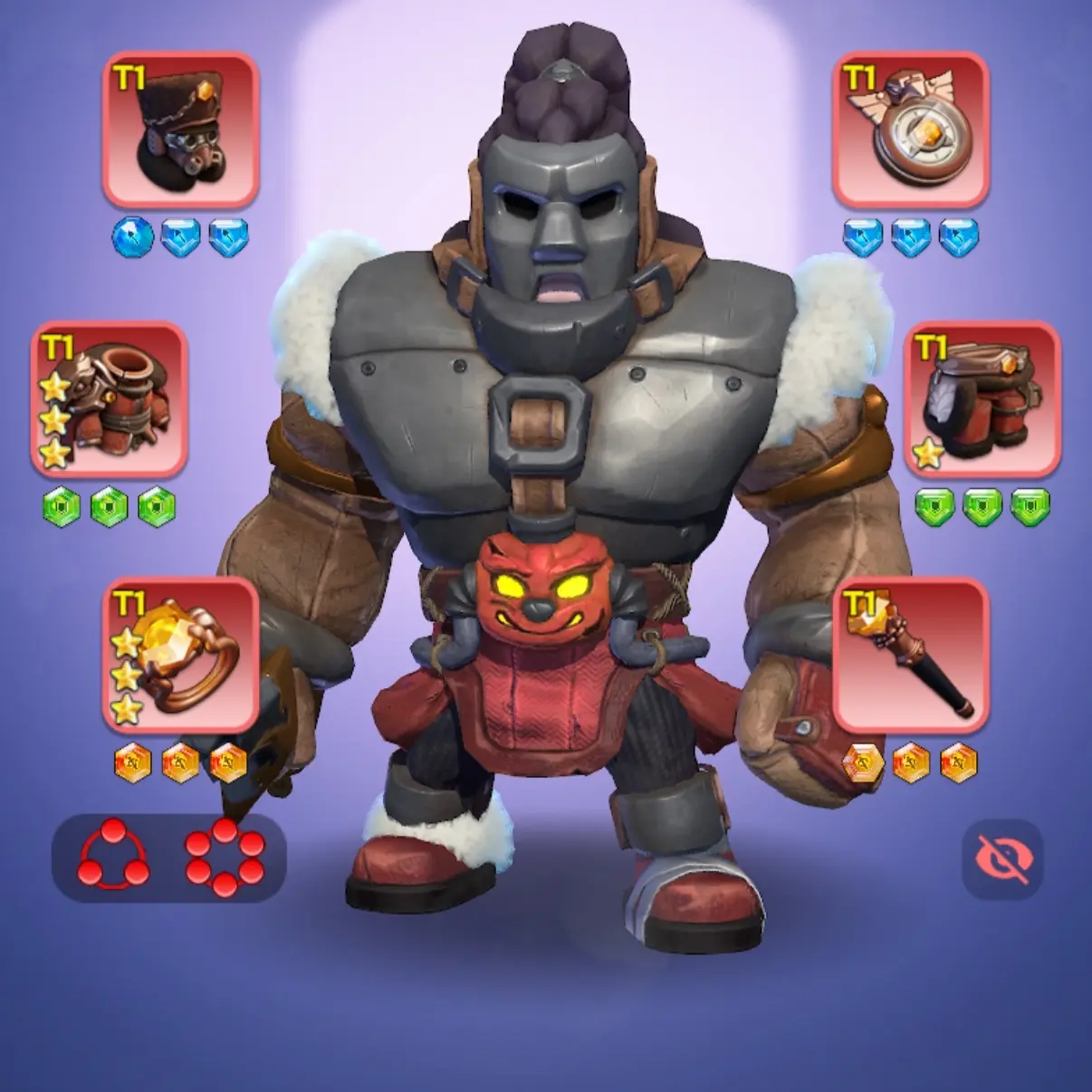Toggle the crossed-out eye visibility button
This screenshot has height=1092, width=1092.
coord(1003,860)
